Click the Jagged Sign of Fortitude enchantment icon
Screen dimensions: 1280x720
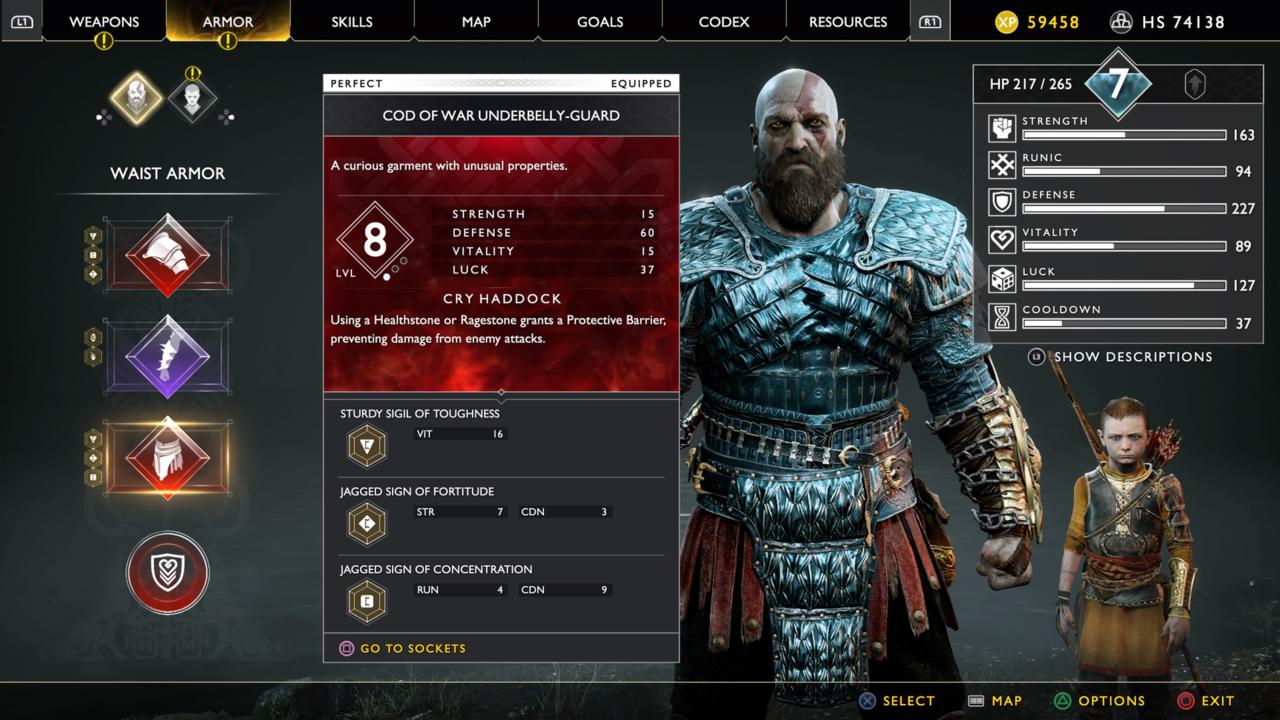click(x=366, y=523)
